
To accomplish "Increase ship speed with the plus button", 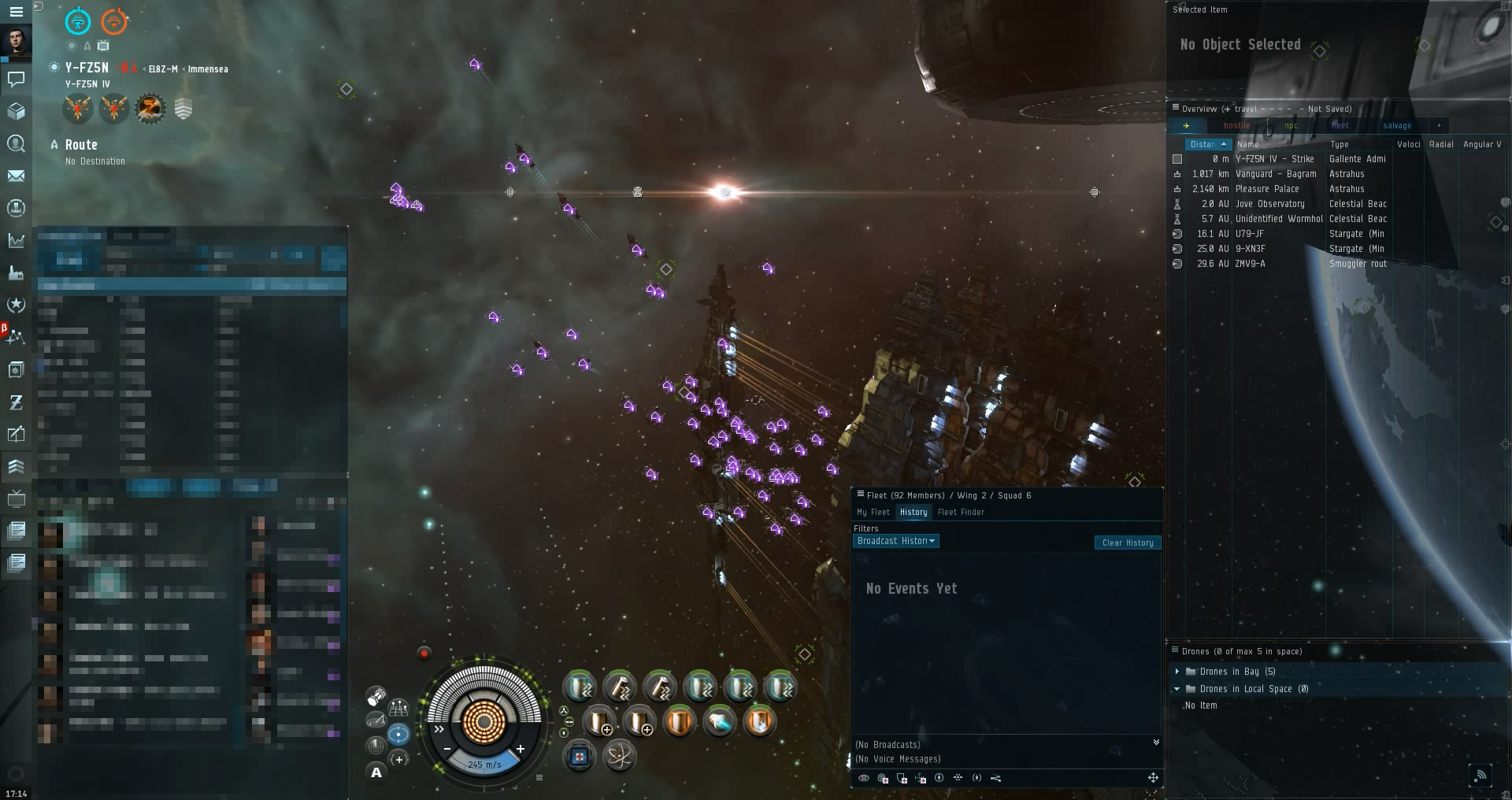I will tap(521, 749).
